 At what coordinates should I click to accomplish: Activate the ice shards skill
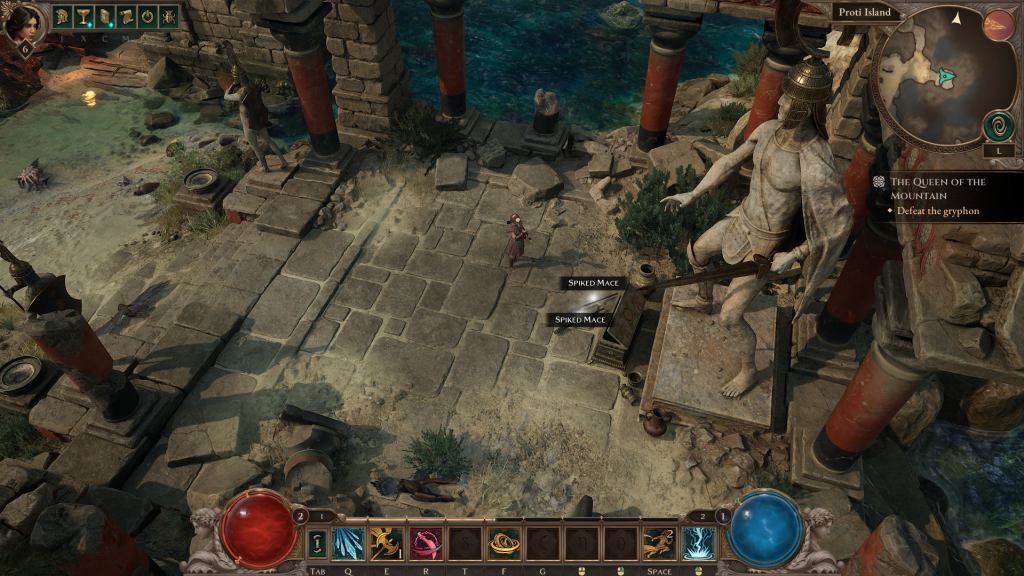coord(348,543)
